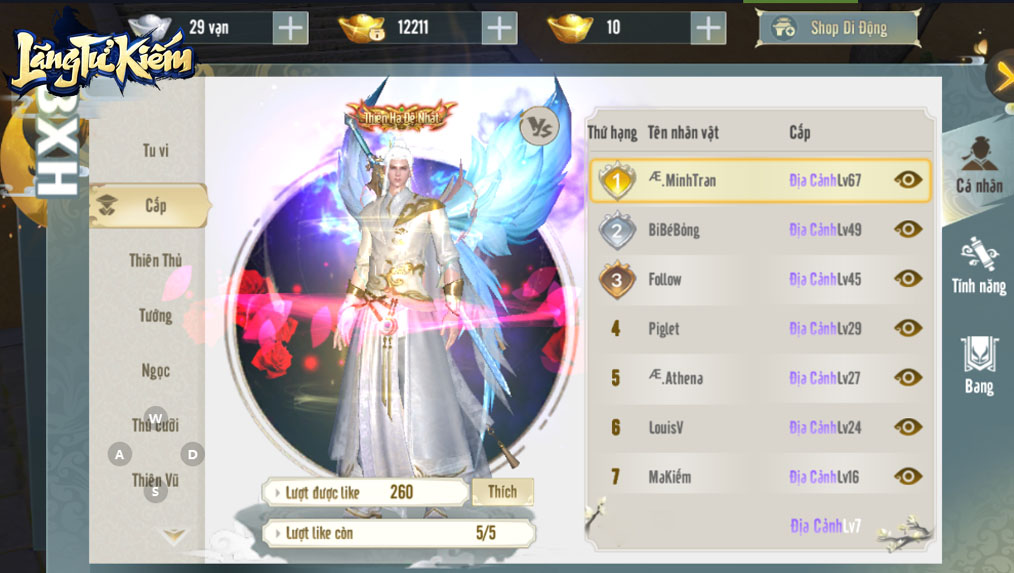View Follow's profile via eye icon

(908, 279)
